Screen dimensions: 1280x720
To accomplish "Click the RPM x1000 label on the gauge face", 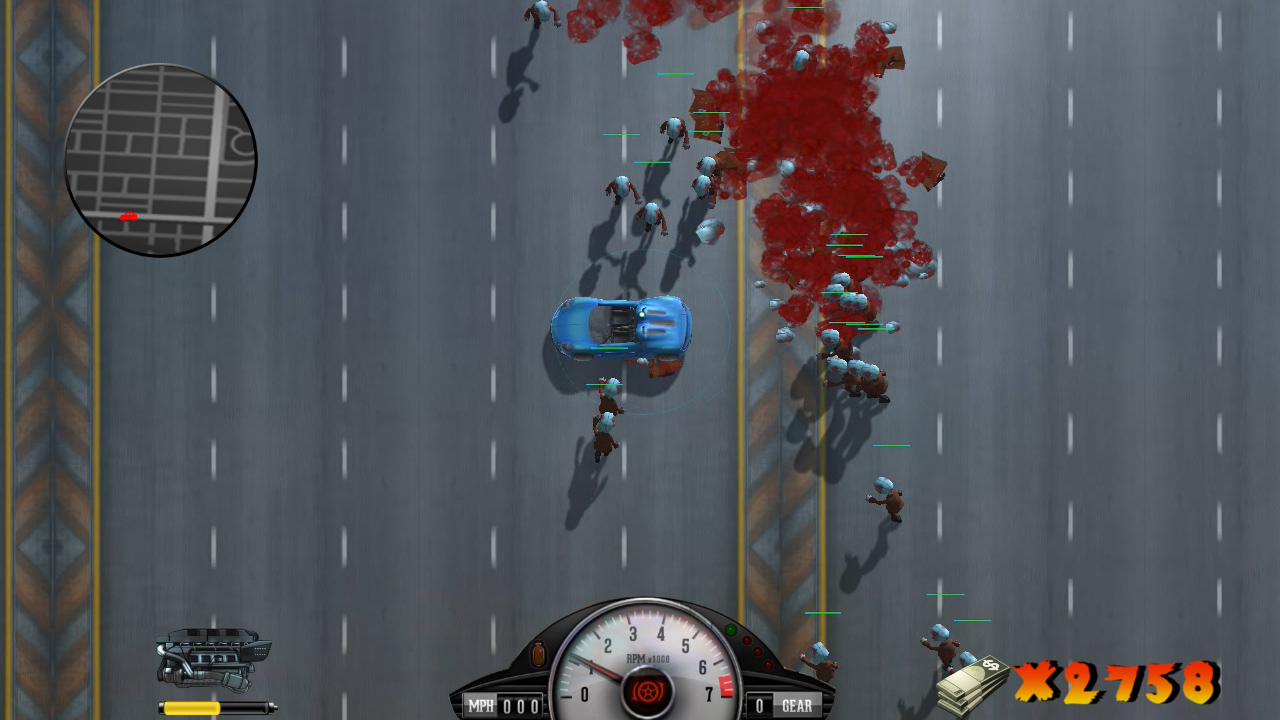I will click(x=647, y=657).
